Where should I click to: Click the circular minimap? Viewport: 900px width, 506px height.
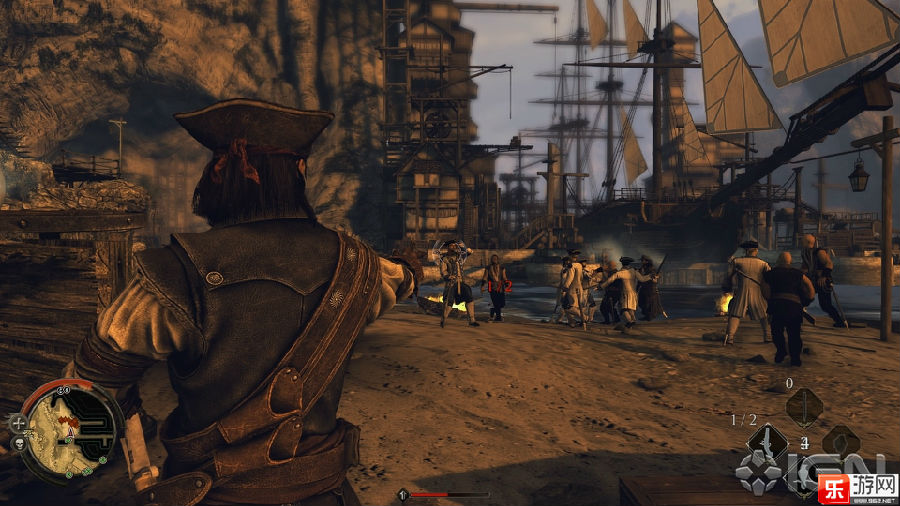[70, 432]
